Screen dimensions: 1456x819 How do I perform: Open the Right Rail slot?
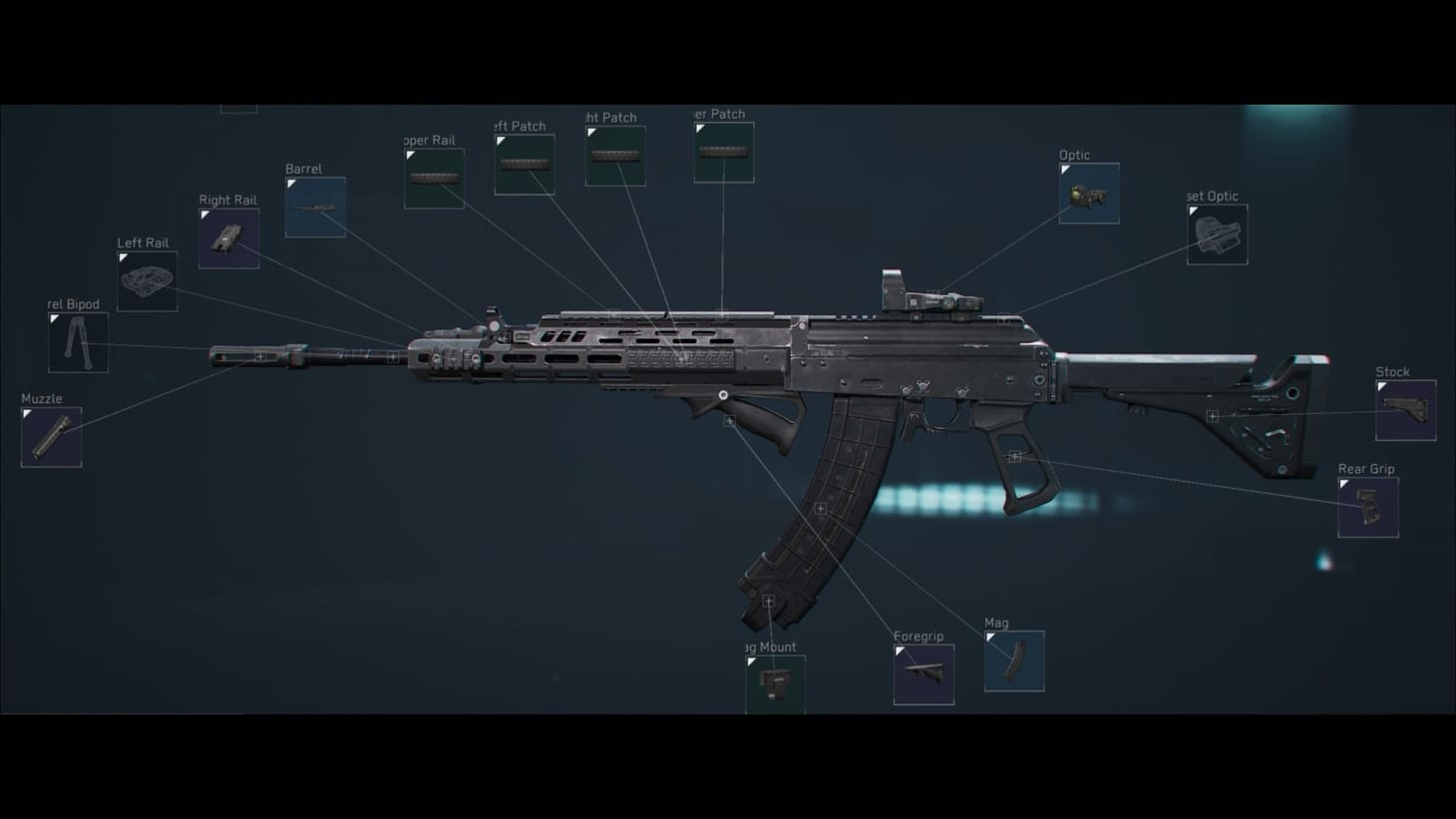(227, 237)
